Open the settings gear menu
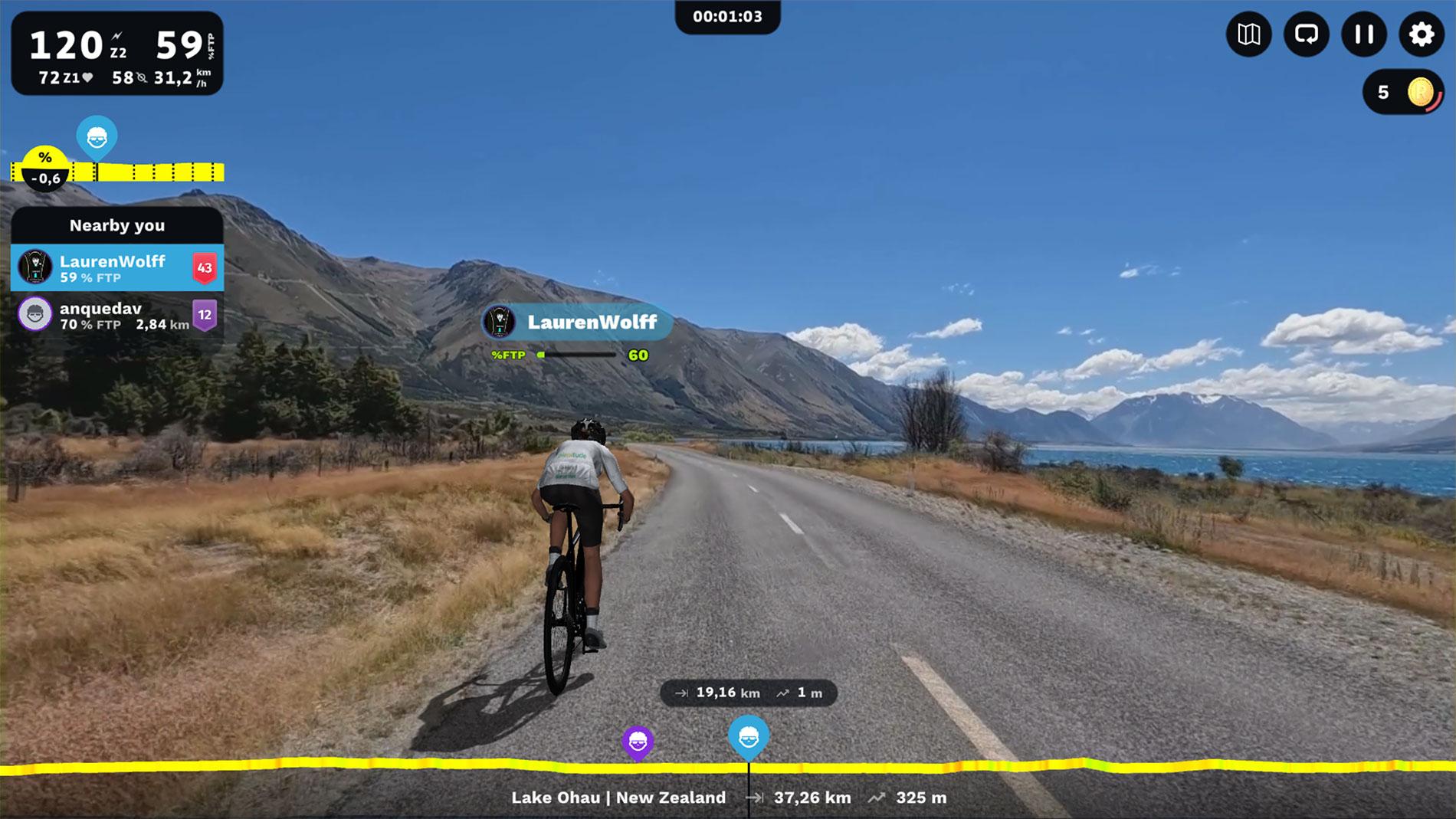This screenshot has height=819, width=1456. pos(1422,34)
